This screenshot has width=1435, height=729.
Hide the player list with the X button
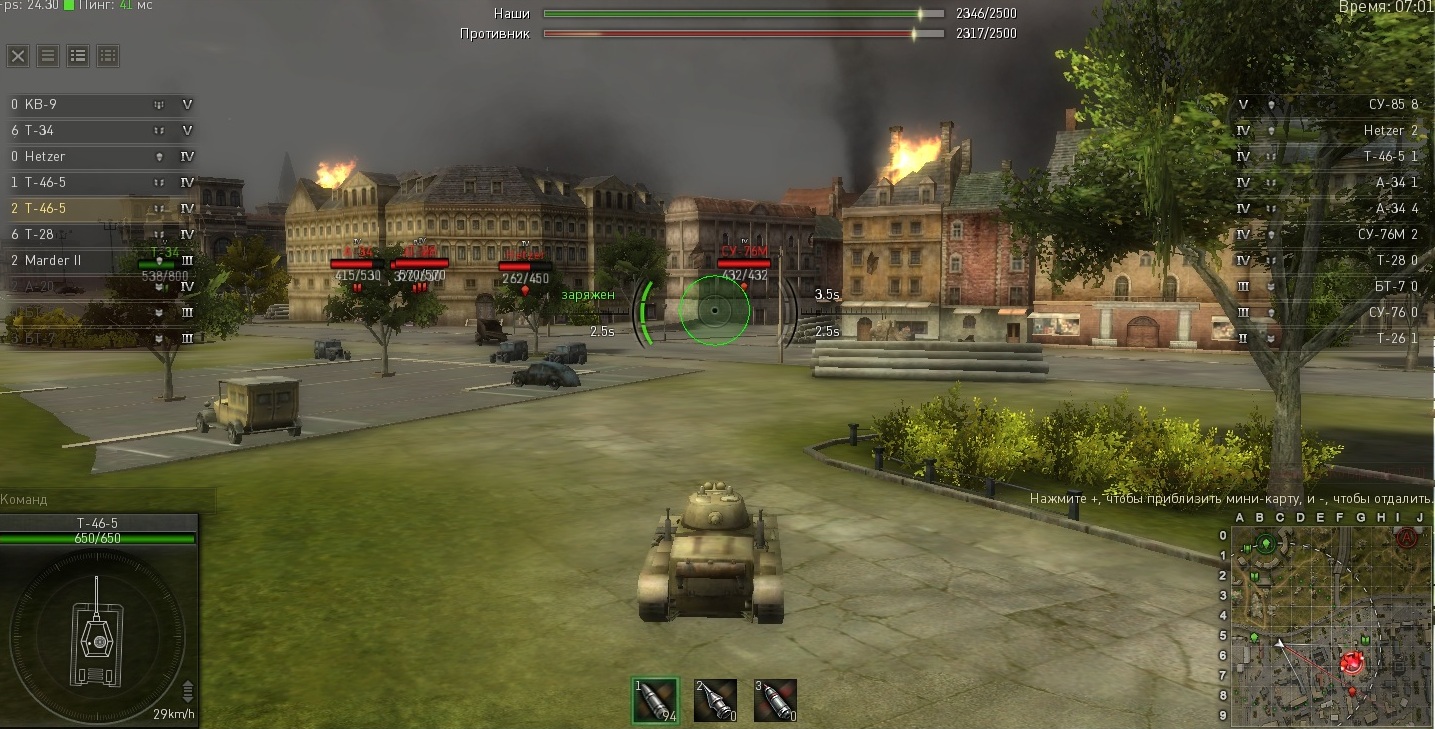[x=18, y=56]
